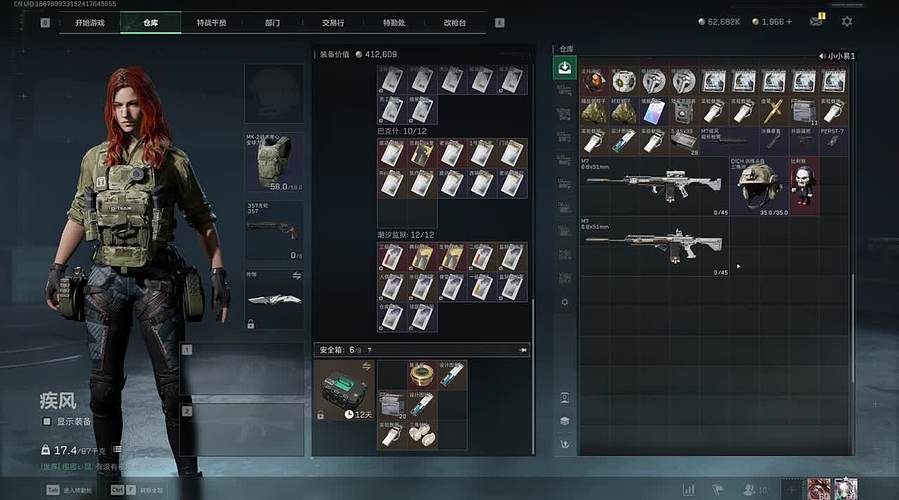Select the 特勤处 tab

pyautogui.click(x=394, y=22)
